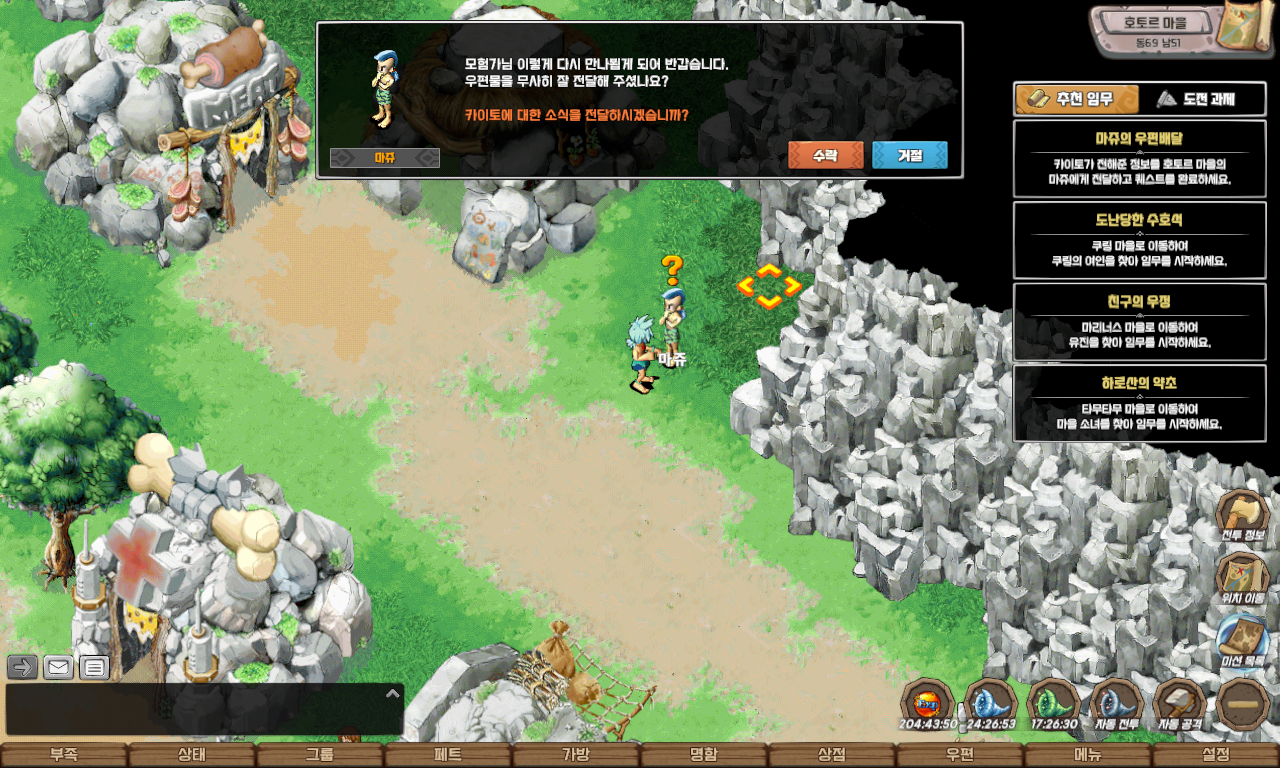Accept the quest with the 수락 button
This screenshot has width=1280, height=768.
pos(825,156)
